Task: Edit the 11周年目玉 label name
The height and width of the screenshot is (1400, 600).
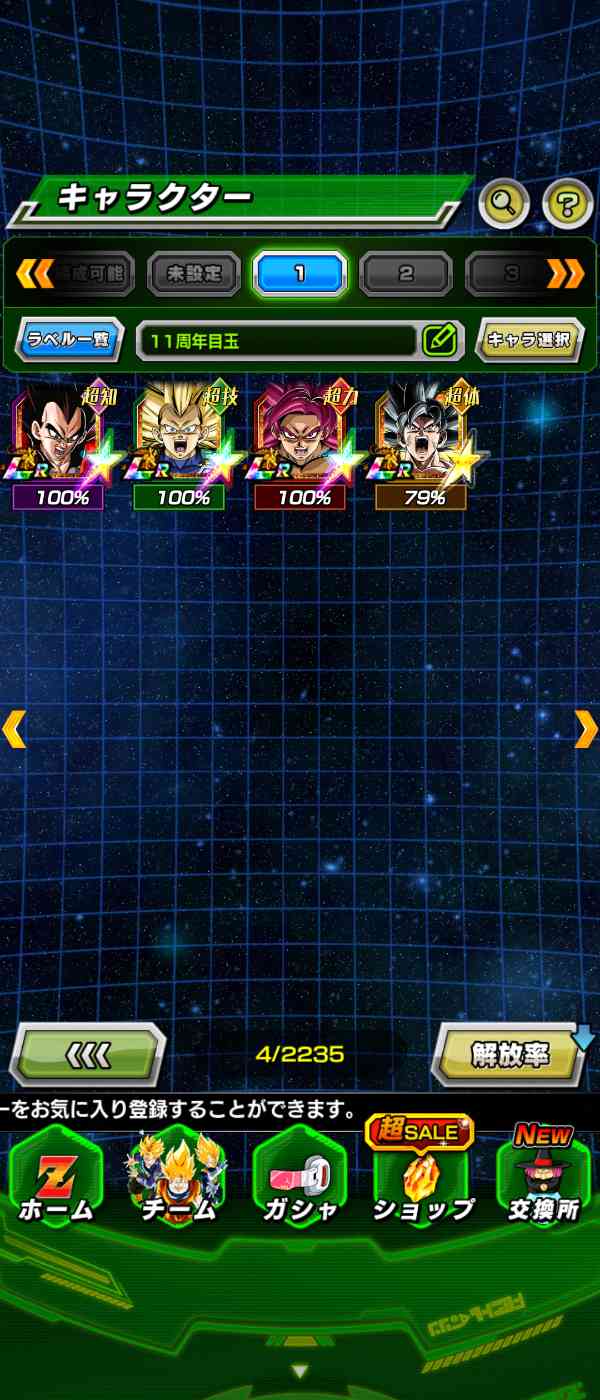Action: (439, 340)
